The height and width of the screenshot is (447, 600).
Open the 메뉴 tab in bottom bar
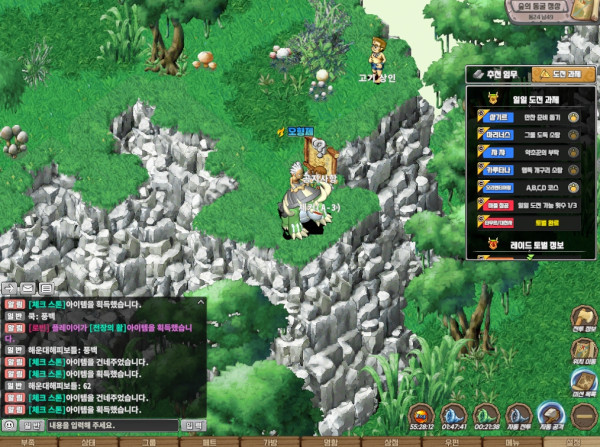click(x=513, y=441)
